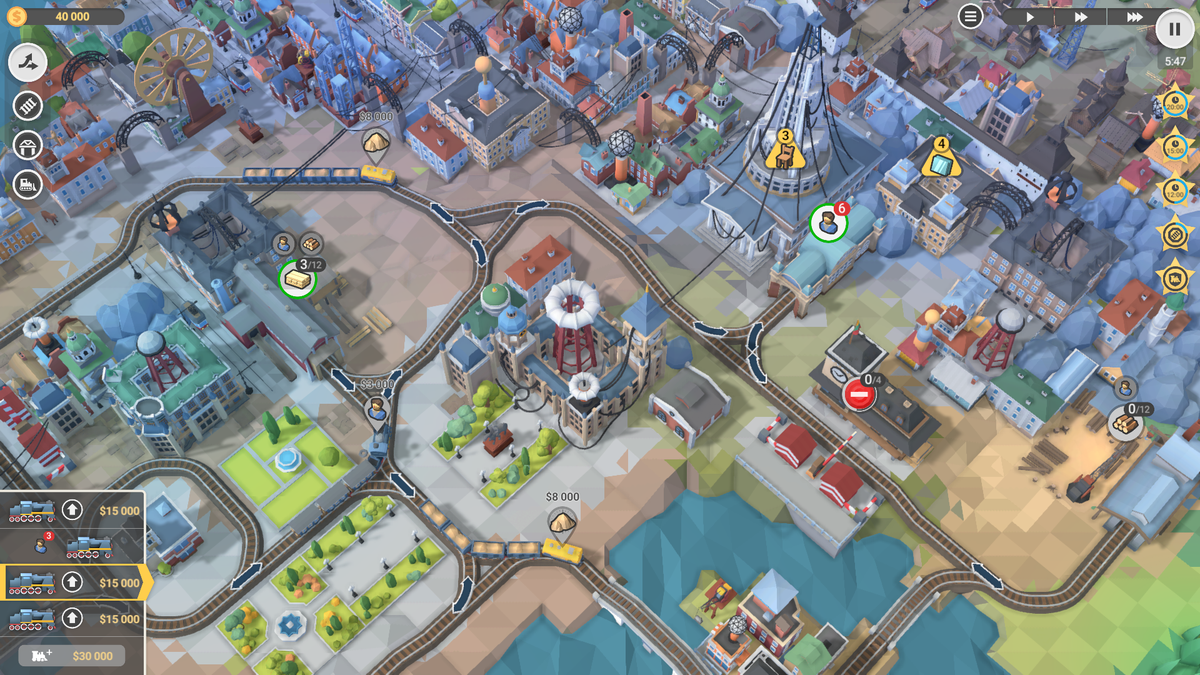Image resolution: width=1200 pixels, height=675 pixels.
Task: Select the station marker showing 3/12 crates
Action: coord(297,280)
